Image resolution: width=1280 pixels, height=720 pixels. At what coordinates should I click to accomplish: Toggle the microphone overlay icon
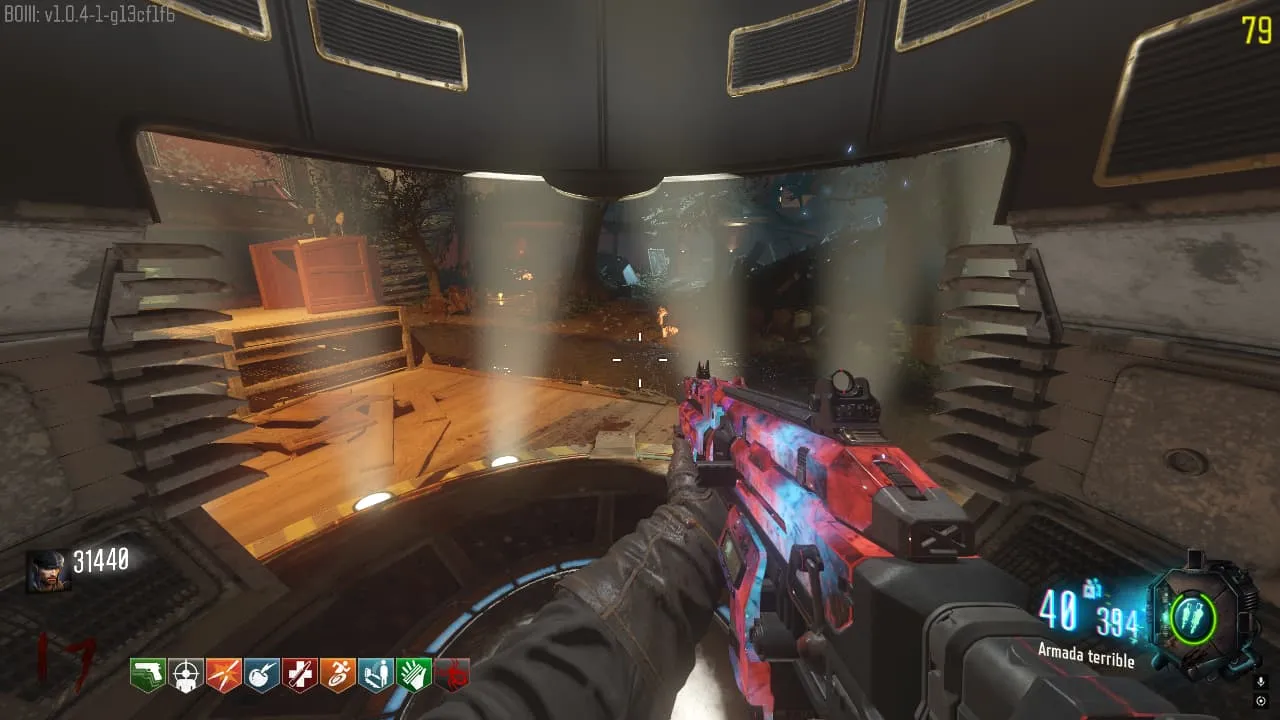(x=1260, y=681)
